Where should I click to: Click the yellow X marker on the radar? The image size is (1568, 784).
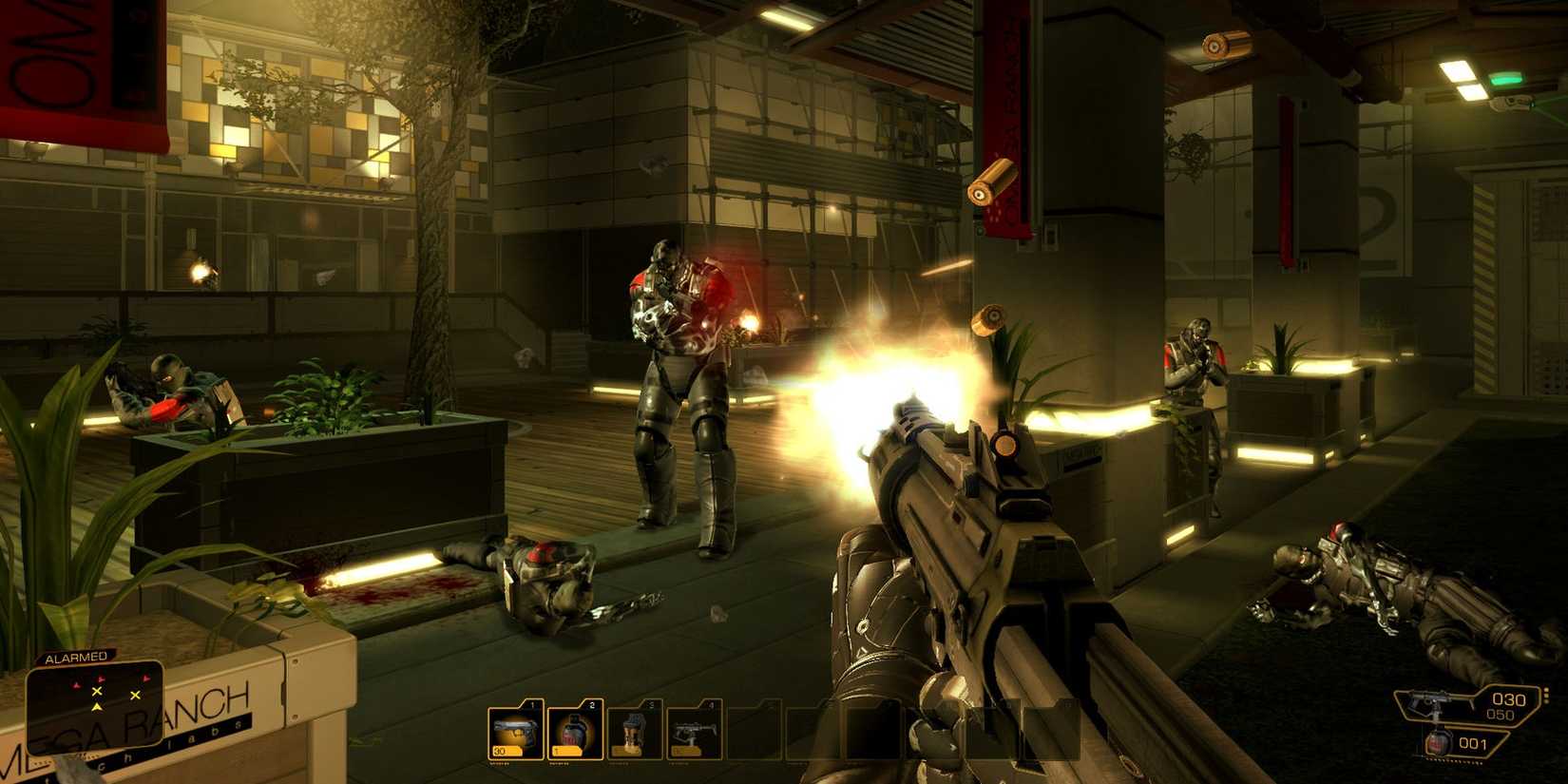[x=97, y=691]
